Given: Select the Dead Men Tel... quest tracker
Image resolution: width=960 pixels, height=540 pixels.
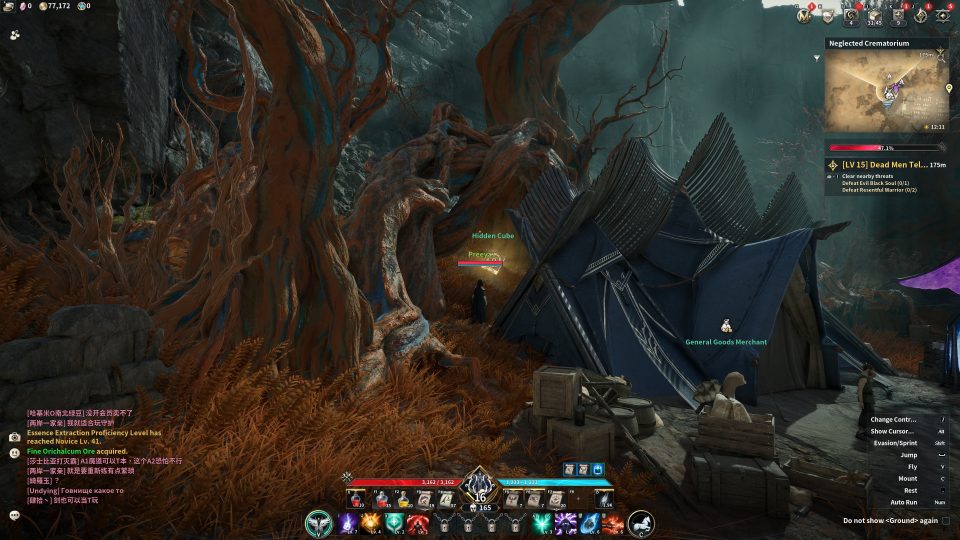Looking at the screenshot, I should click(880, 164).
